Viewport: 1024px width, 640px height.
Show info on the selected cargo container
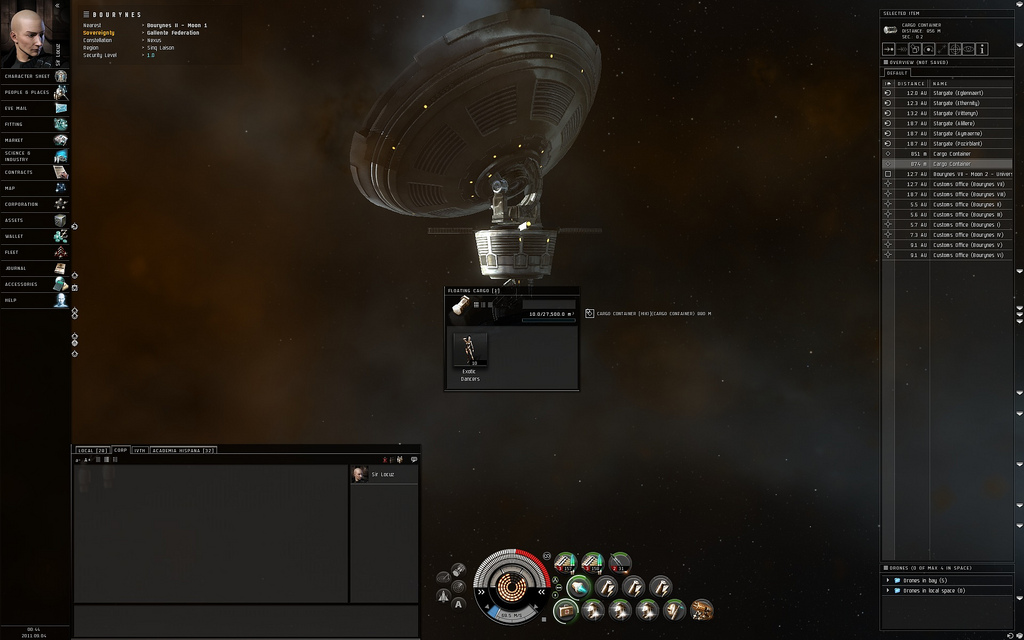click(x=983, y=48)
